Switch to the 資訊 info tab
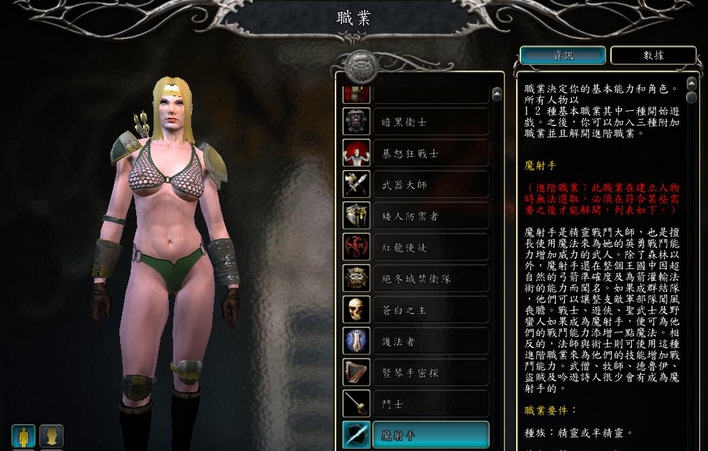 562,56
